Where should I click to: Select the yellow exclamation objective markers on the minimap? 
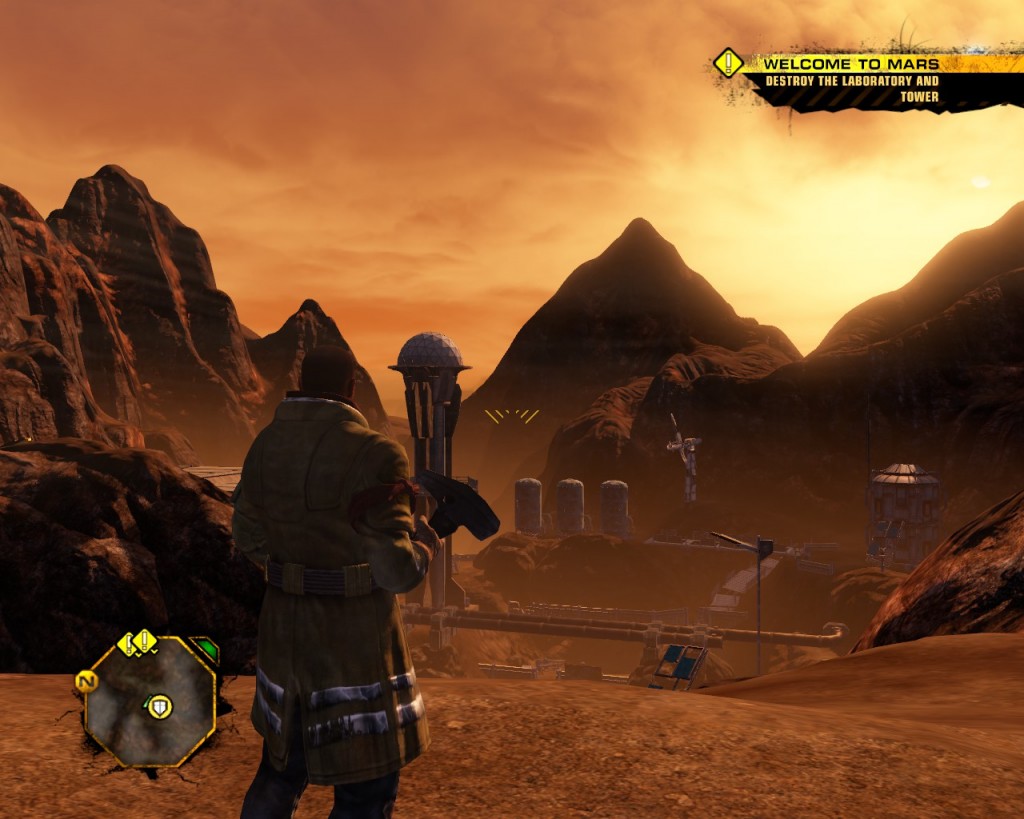(x=139, y=641)
